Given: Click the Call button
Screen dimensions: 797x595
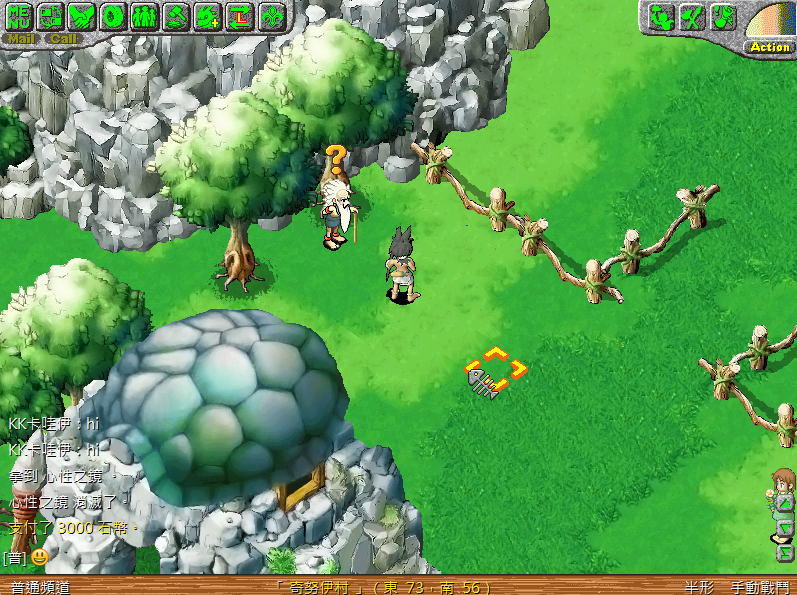Looking at the screenshot, I should (x=63, y=39).
